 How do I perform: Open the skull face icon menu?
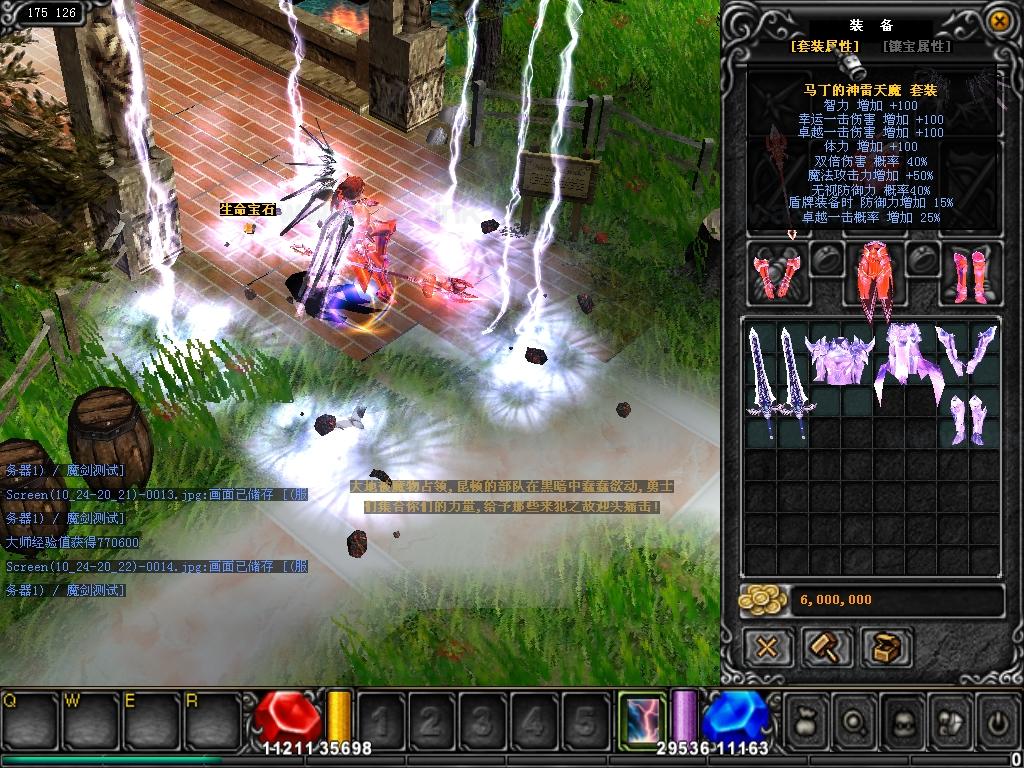pyautogui.click(x=904, y=719)
